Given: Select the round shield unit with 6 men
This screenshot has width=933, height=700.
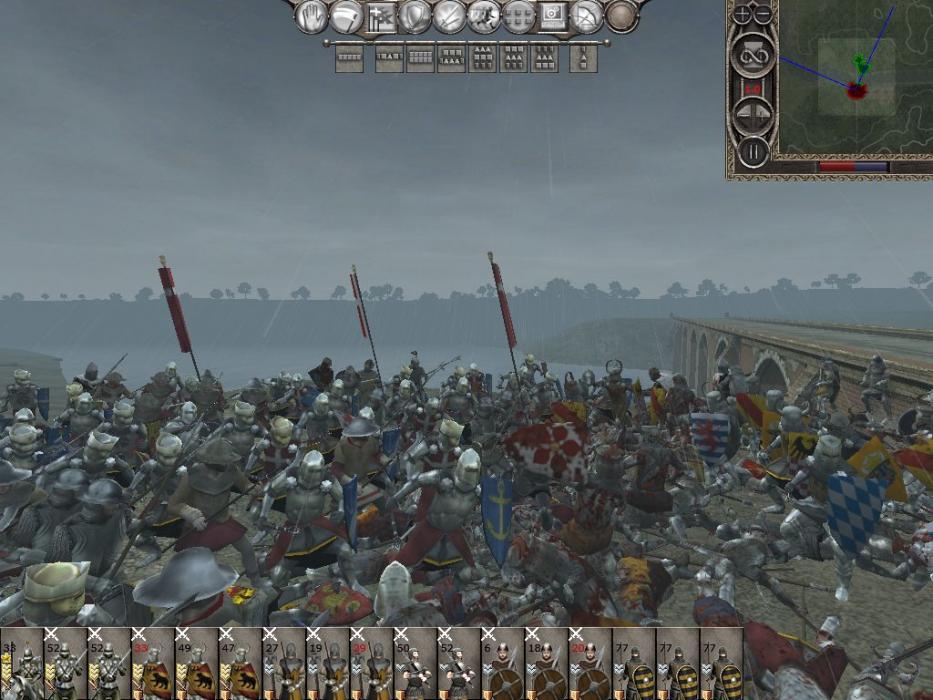Looking at the screenshot, I should coord(502,664).
